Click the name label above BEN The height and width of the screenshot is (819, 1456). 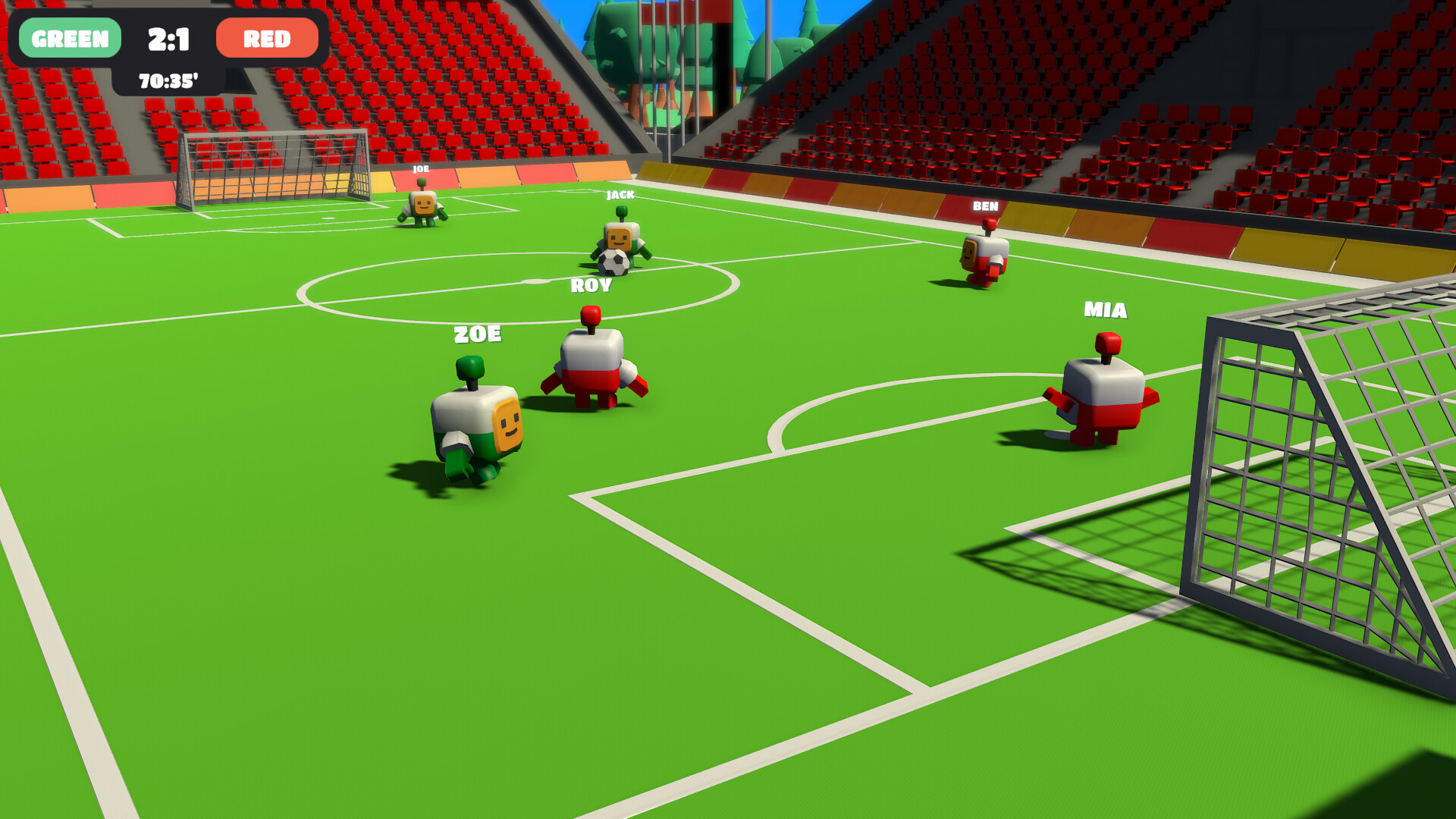click(984, 206)
